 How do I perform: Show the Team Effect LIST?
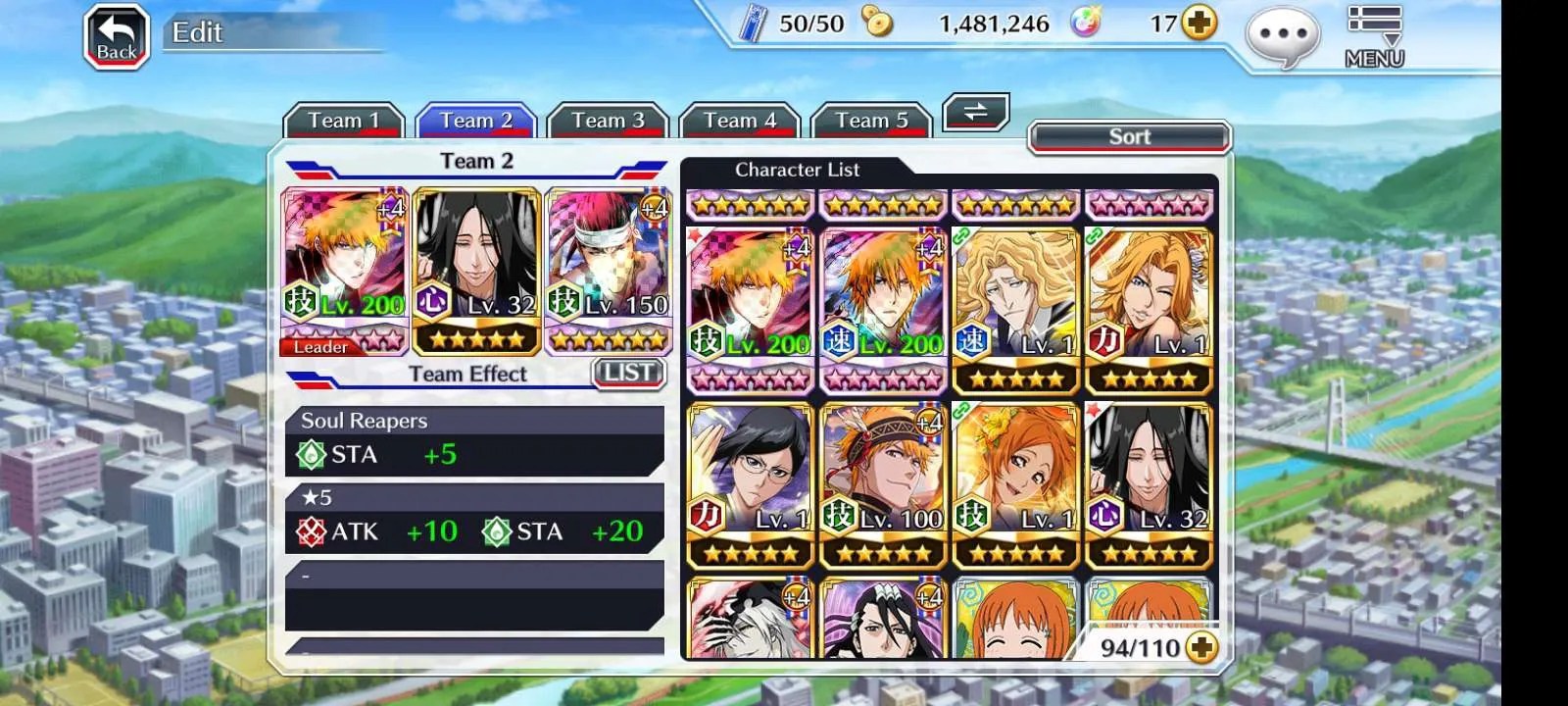[x=628, y=373]
